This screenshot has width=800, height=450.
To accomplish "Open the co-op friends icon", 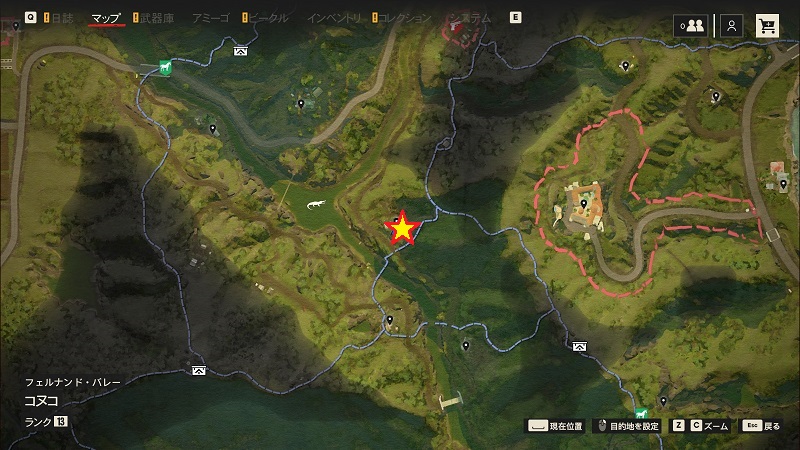I will pyautogui.click(x=690, y=25).
